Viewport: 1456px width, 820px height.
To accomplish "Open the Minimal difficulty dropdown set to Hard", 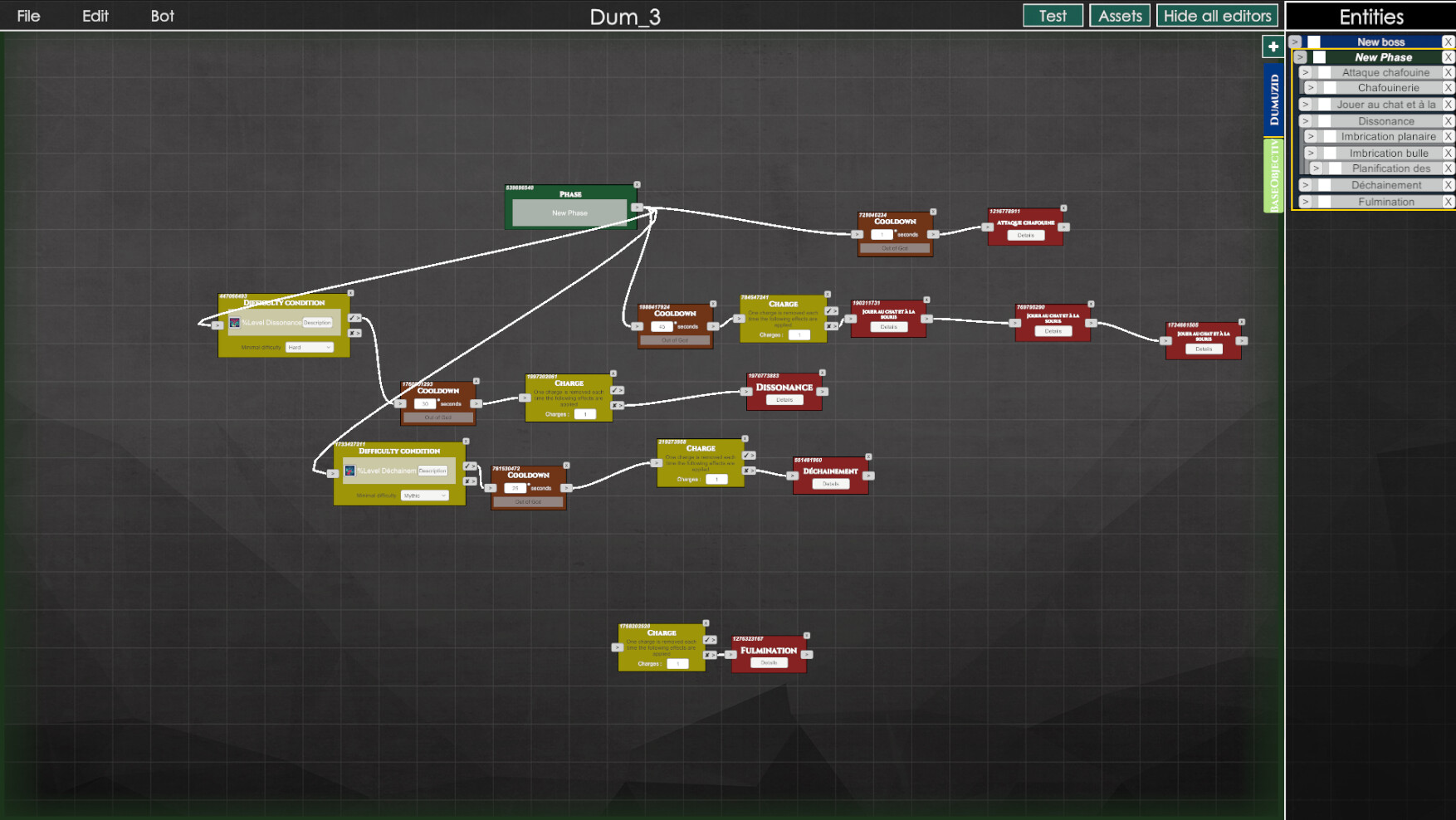I will (x=310, y=347).
